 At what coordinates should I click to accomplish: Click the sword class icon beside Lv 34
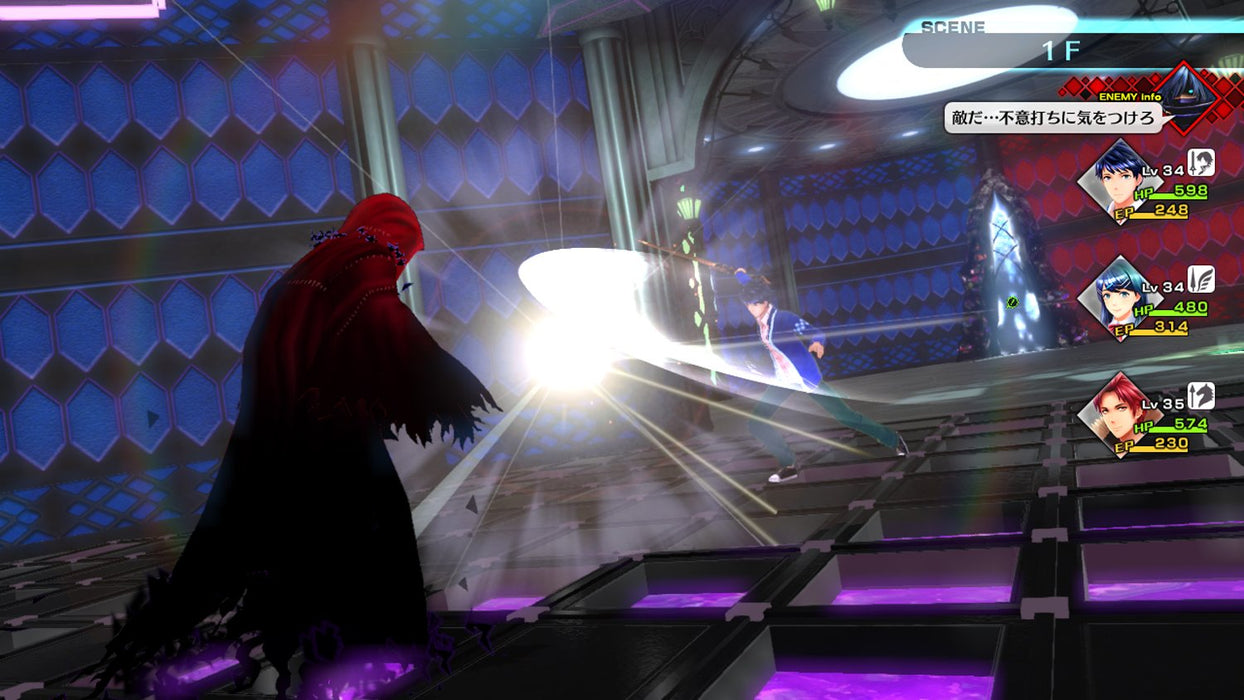coord(1200,162)
